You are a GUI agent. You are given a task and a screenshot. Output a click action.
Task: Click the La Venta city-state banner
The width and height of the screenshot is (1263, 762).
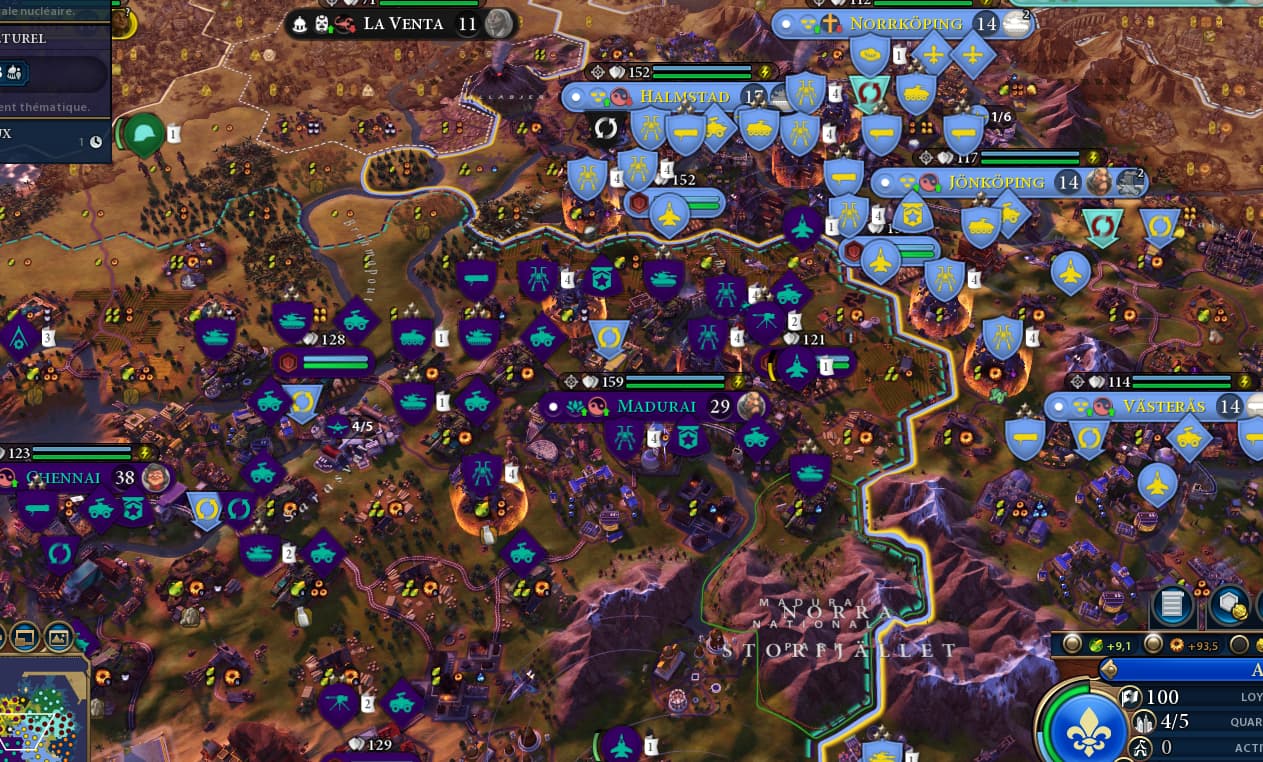[x=403, y=23]
